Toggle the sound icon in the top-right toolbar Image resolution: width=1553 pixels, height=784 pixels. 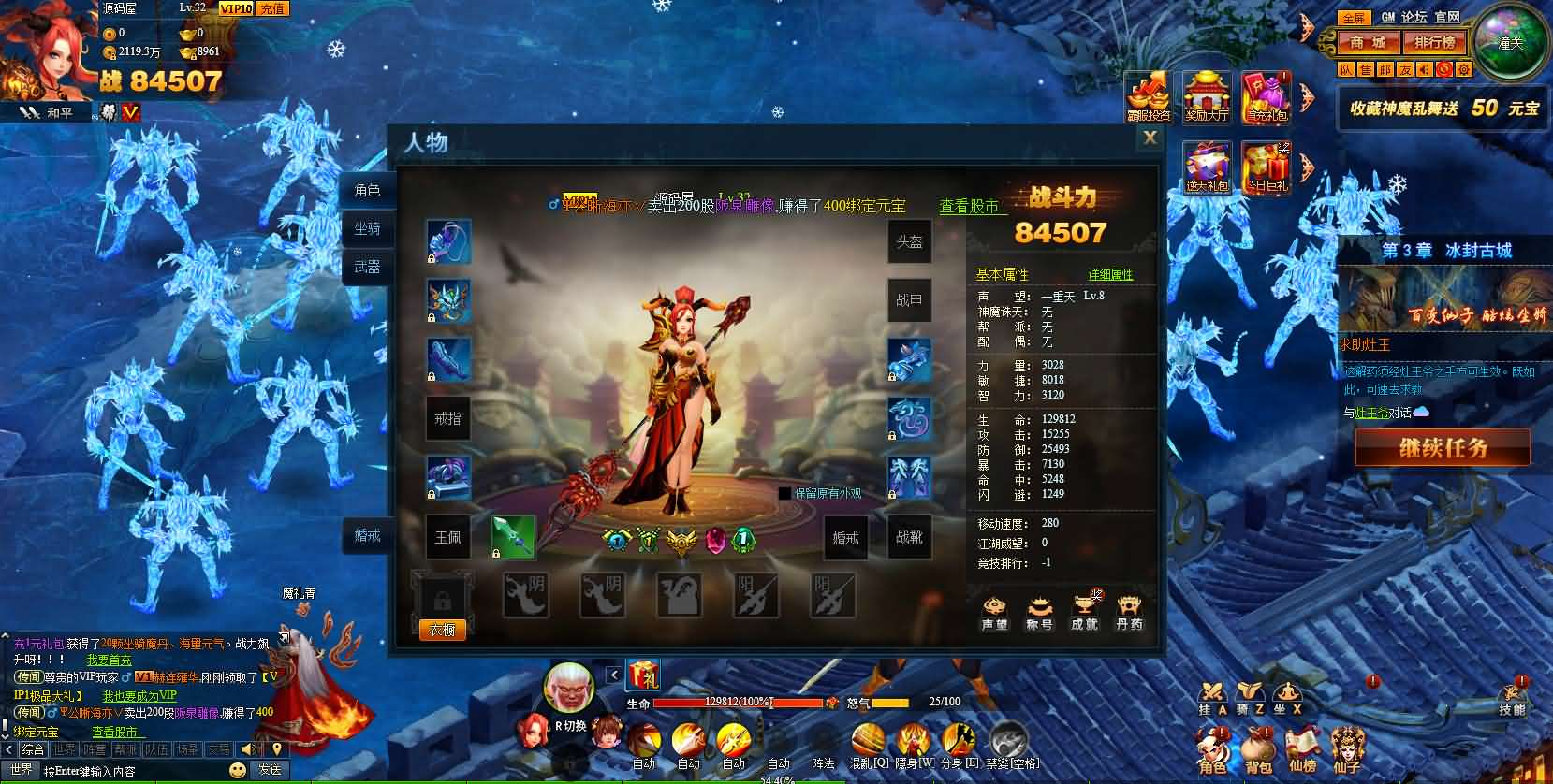(1425, 68)
